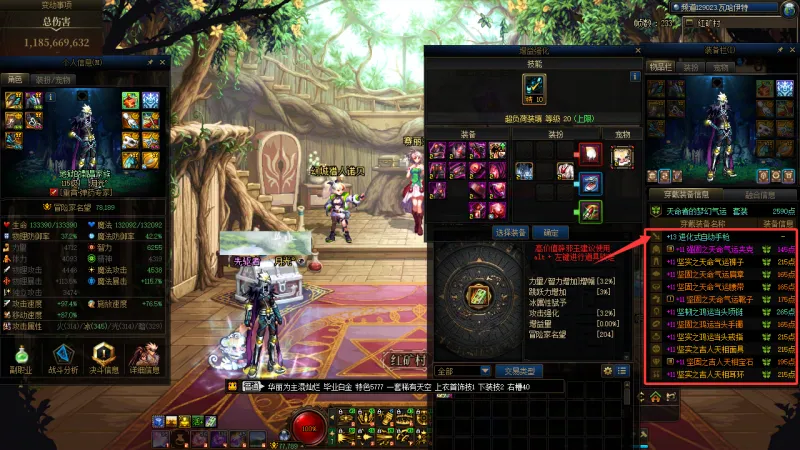Switch to 装扮/宠物 tab in character info
The width and height of the screenshot is (800, 450).
click(53, 79)
